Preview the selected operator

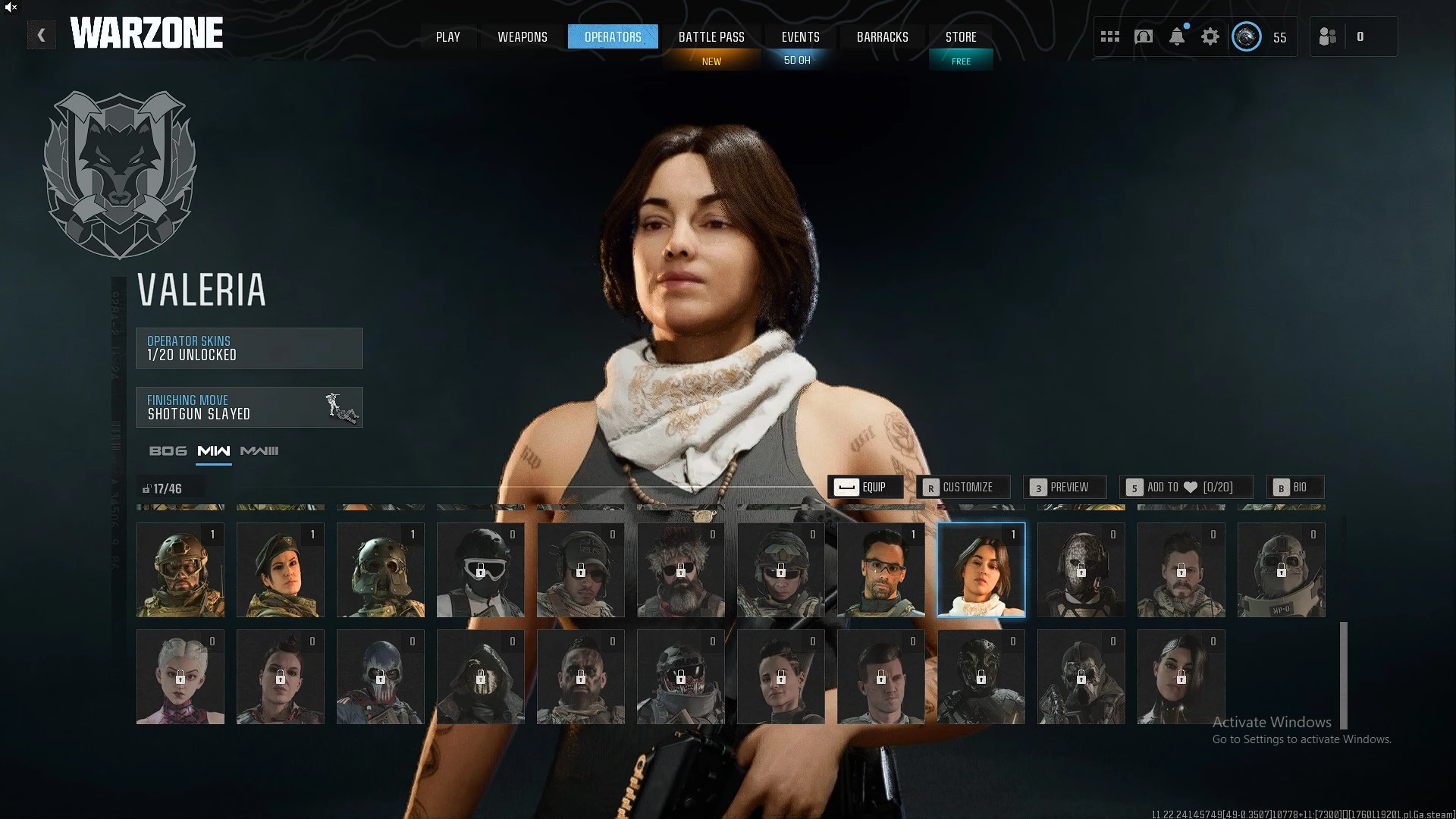(1064, 487)
